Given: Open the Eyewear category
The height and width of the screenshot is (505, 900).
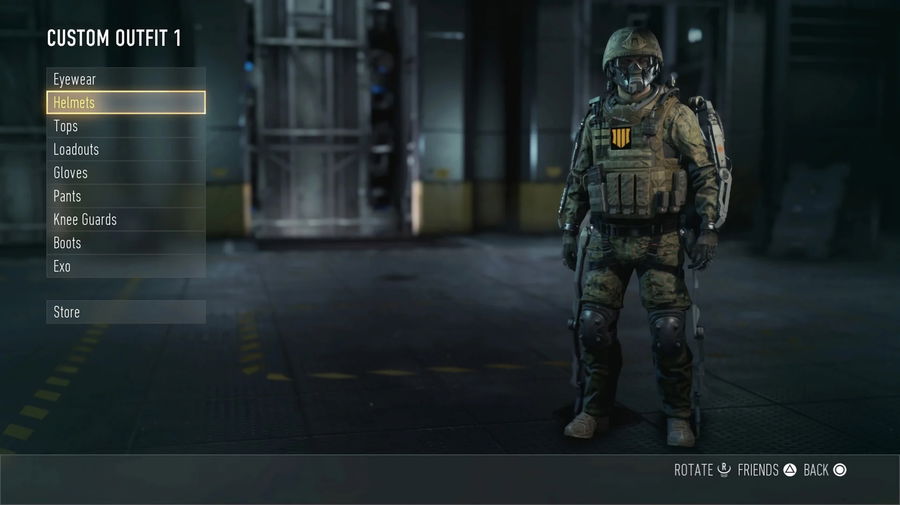Looking at the screenshot, I should click(125, 79).
